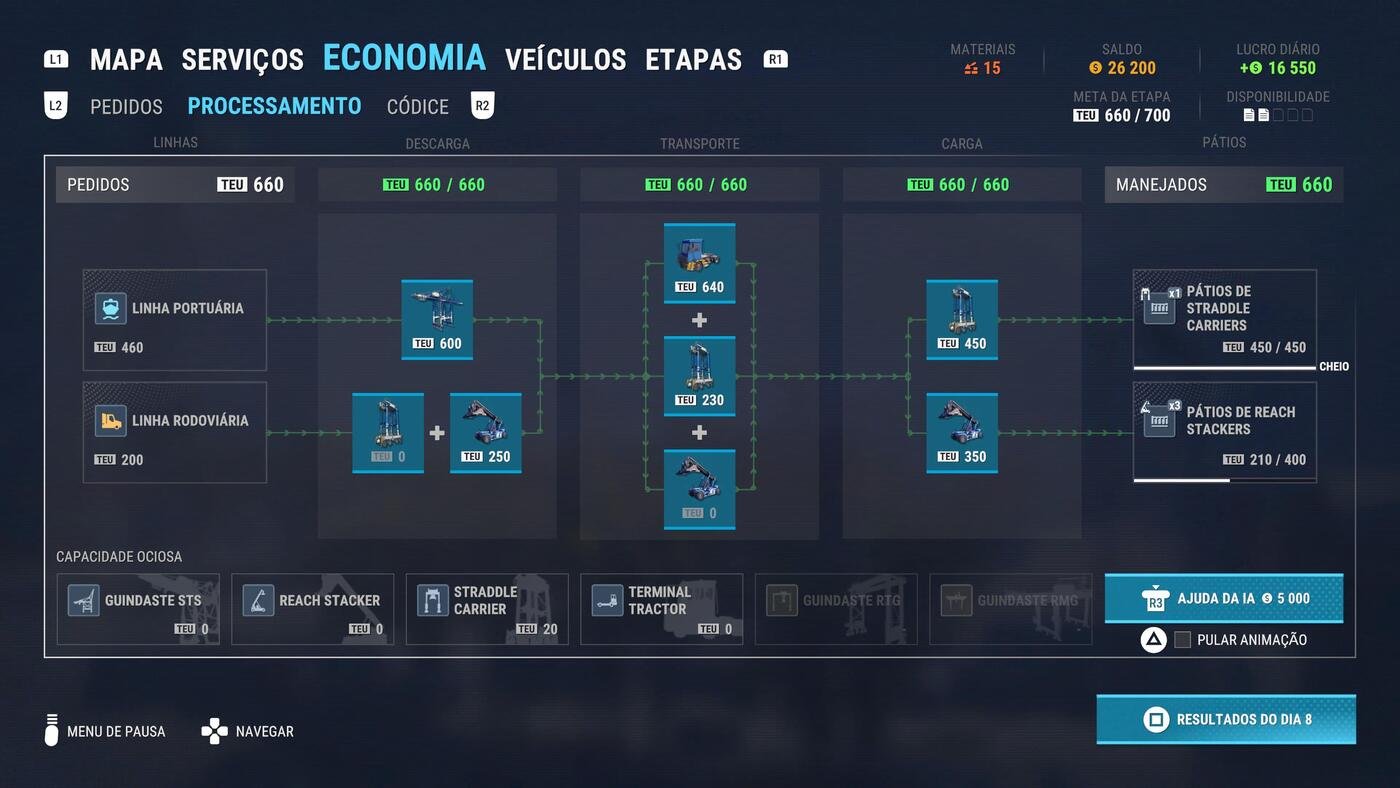Toggle the Pular Animação checkbox
The image size is (1400, 788).
[1182, 640]
